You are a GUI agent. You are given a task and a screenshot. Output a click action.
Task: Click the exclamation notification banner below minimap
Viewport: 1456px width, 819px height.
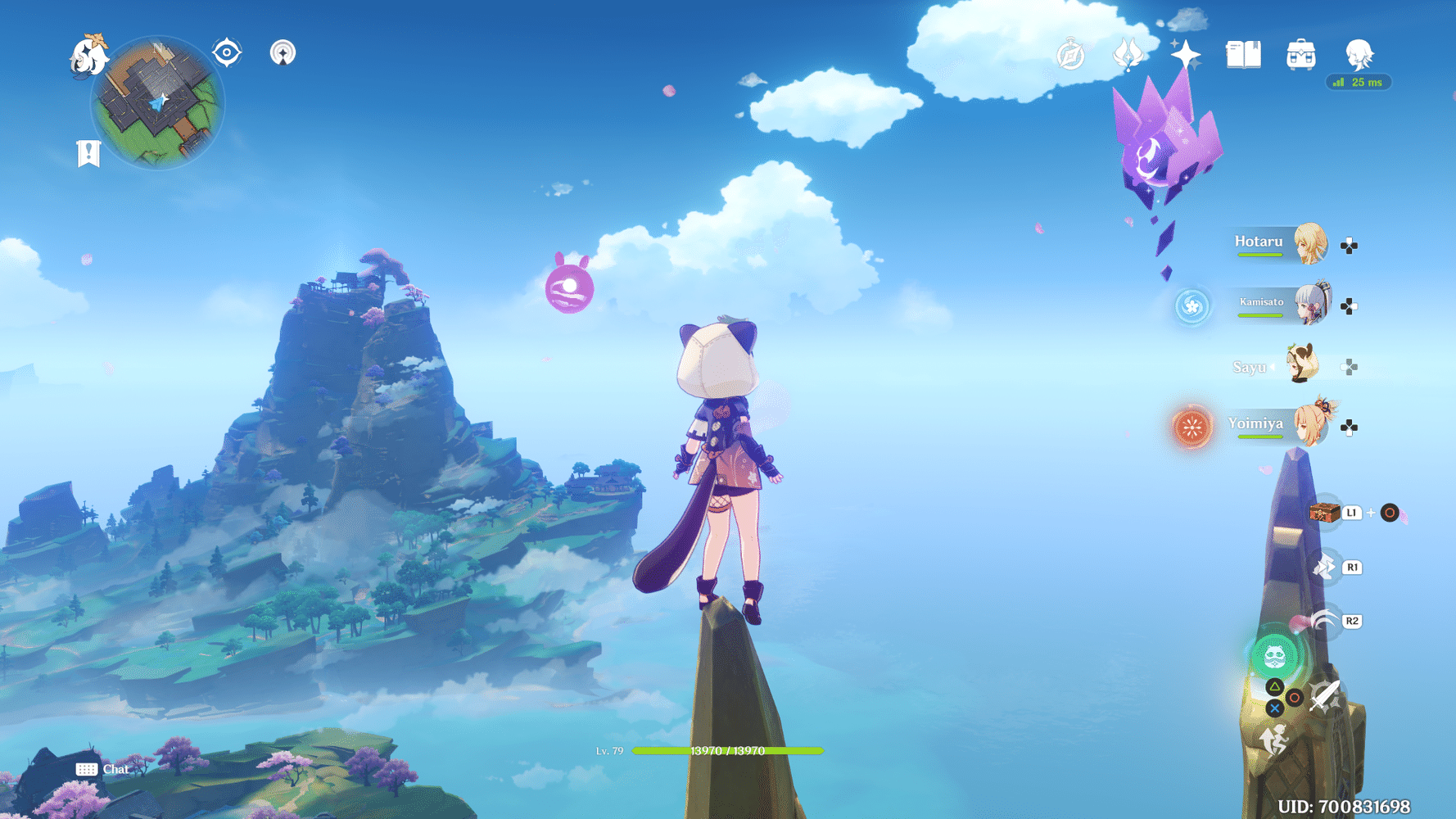point(88,152)
